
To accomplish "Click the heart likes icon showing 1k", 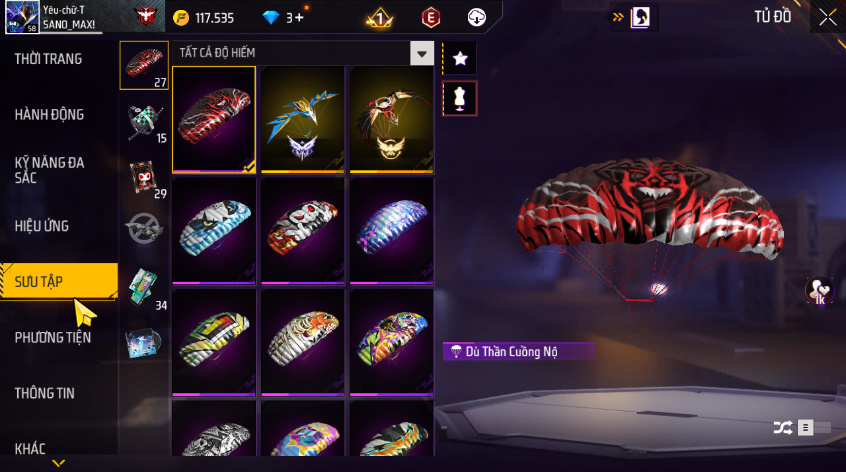I will pos(818,290).
